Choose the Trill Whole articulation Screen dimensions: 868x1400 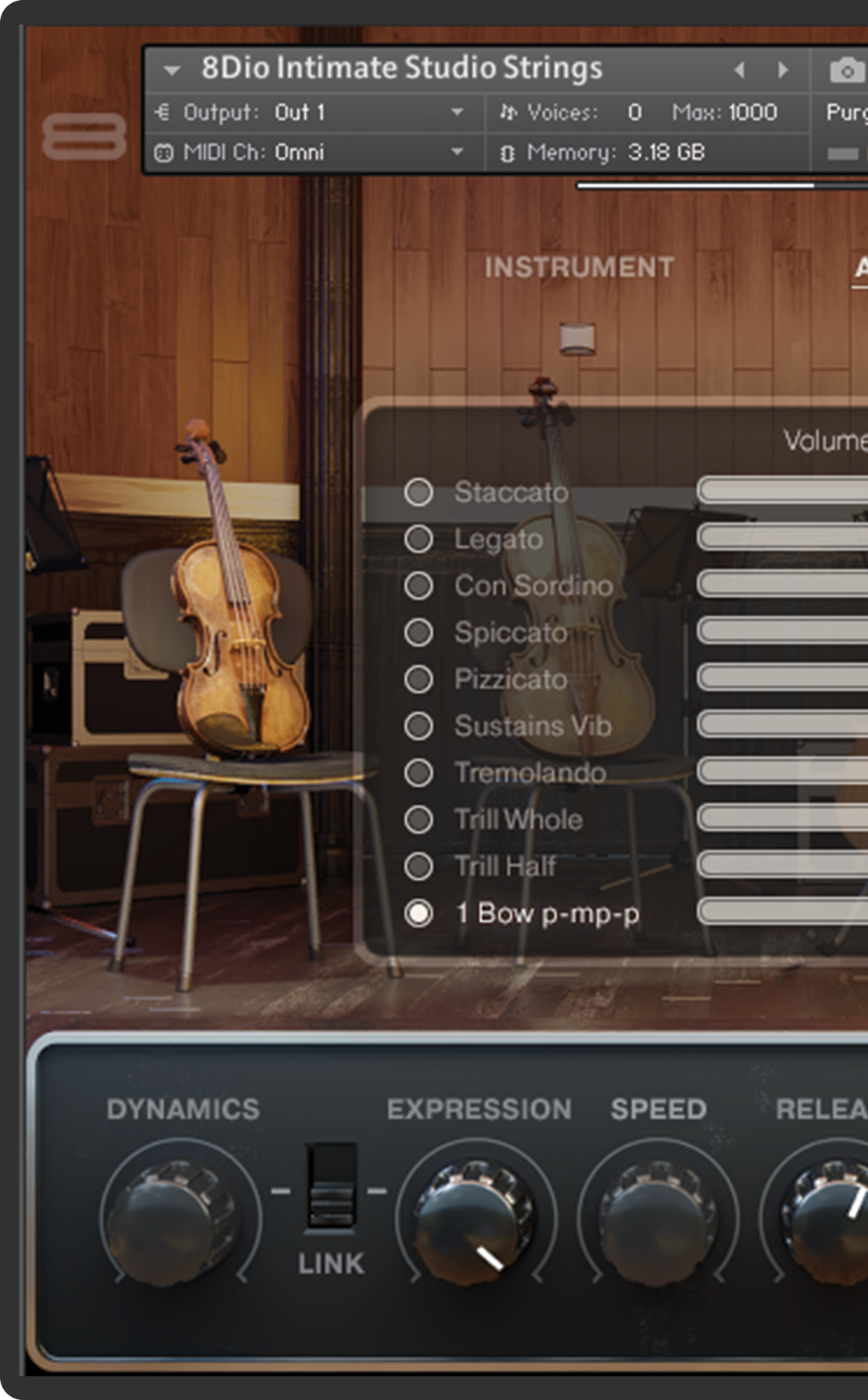pos(418,819)
